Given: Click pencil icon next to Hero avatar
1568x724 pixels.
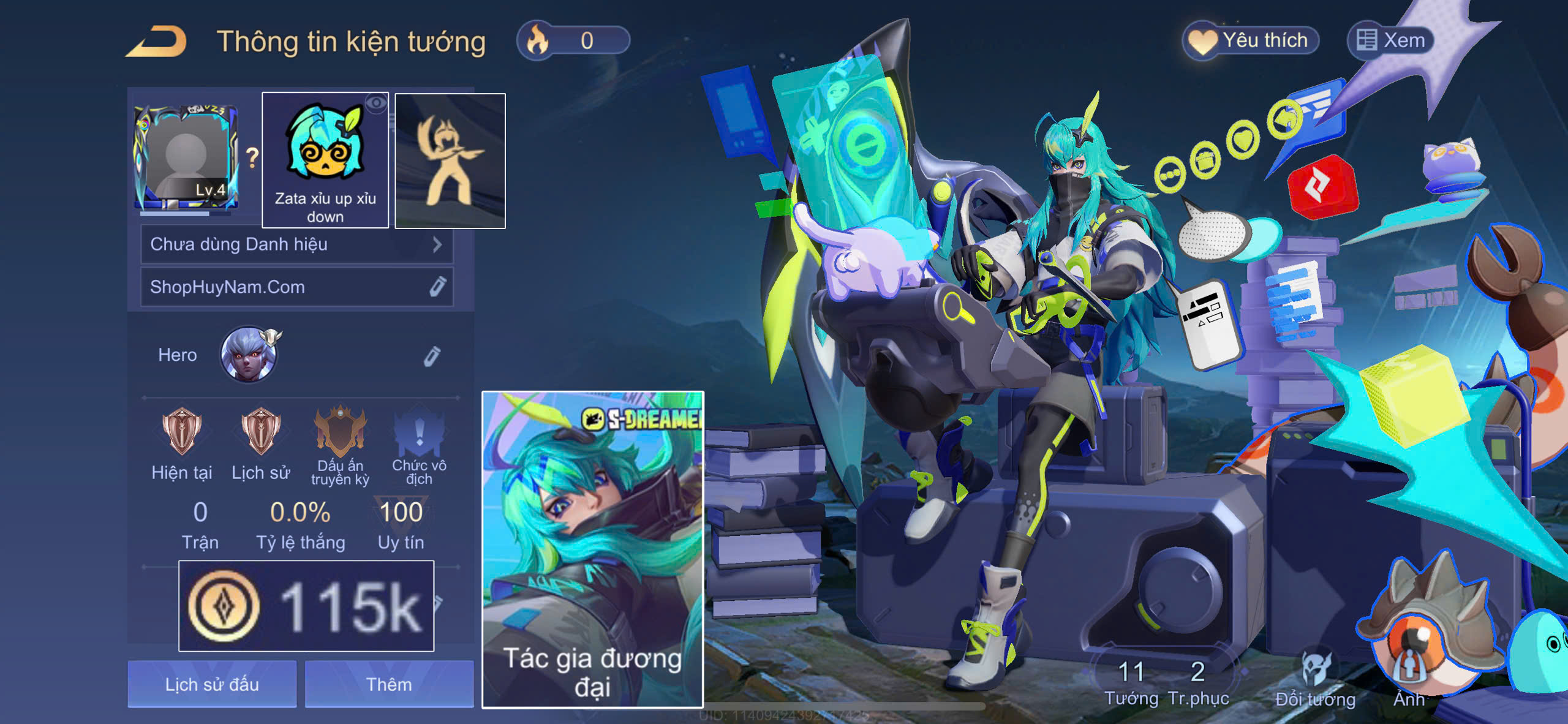Looking at the screenshot, I should pos(434,354).
